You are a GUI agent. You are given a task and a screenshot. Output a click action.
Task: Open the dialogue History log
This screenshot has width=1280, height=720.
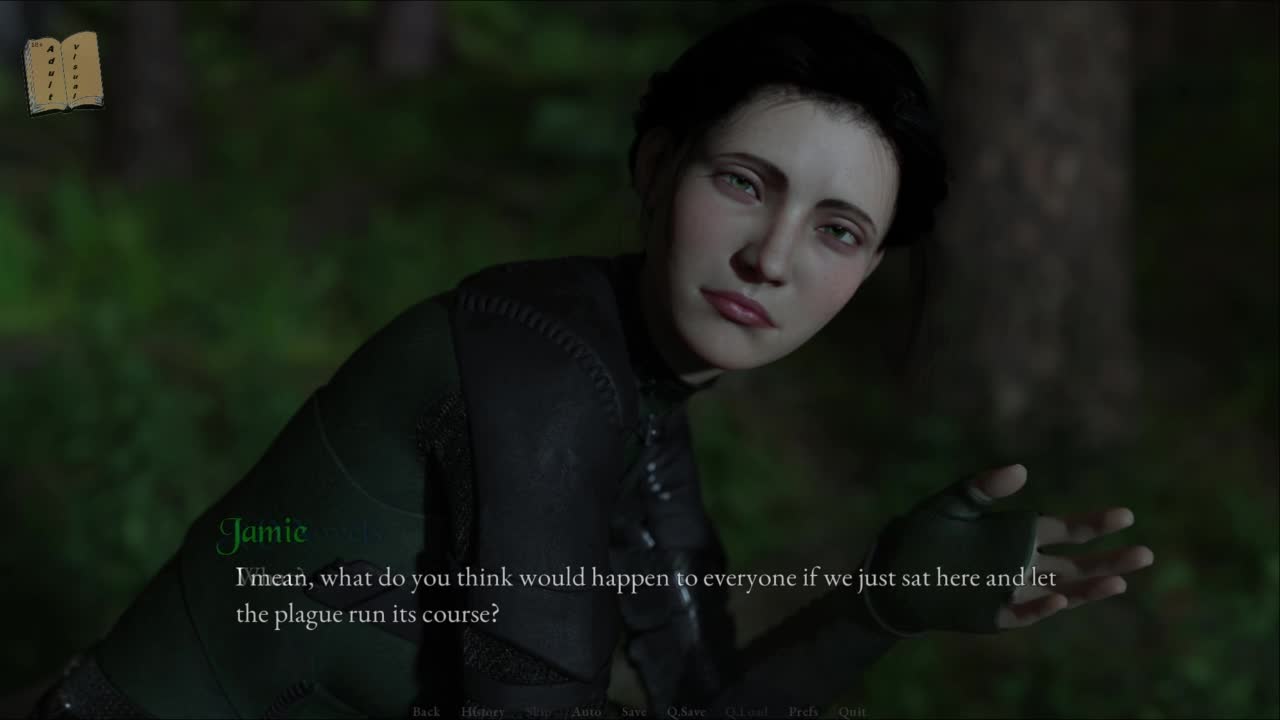coord(483,711)
